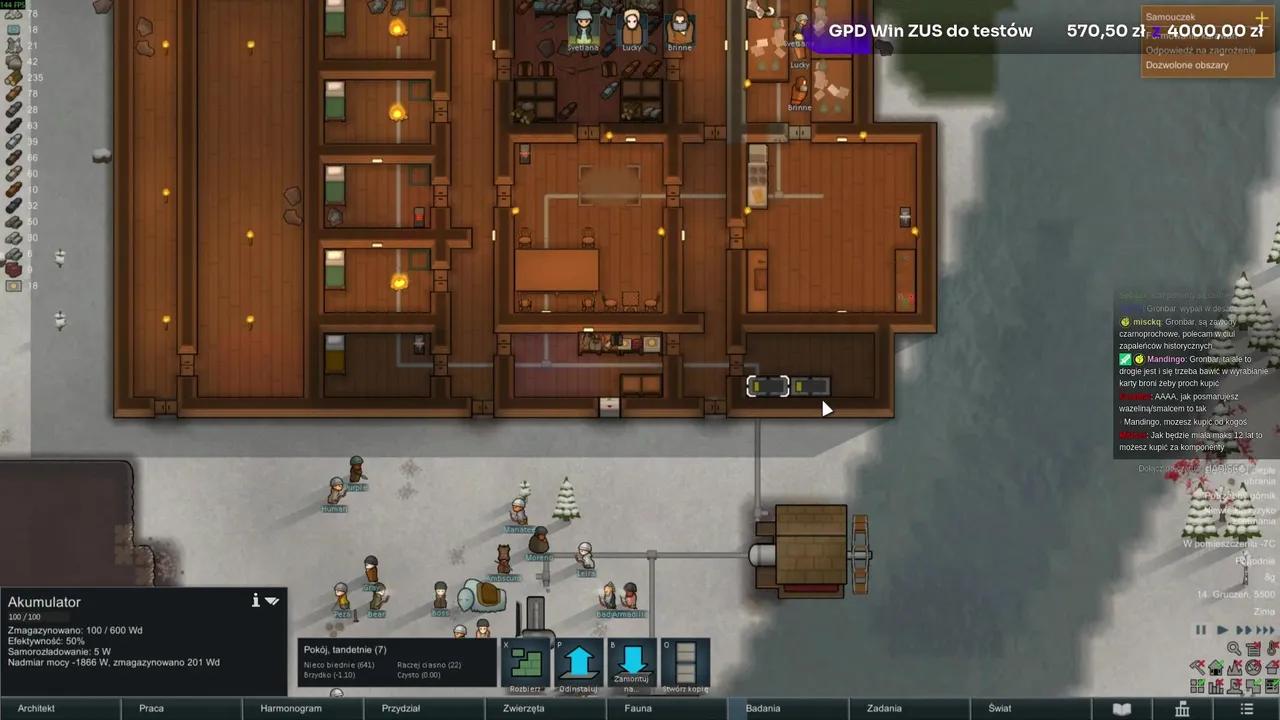Switch to the Harmonogram schedule tab

point(291,708)
